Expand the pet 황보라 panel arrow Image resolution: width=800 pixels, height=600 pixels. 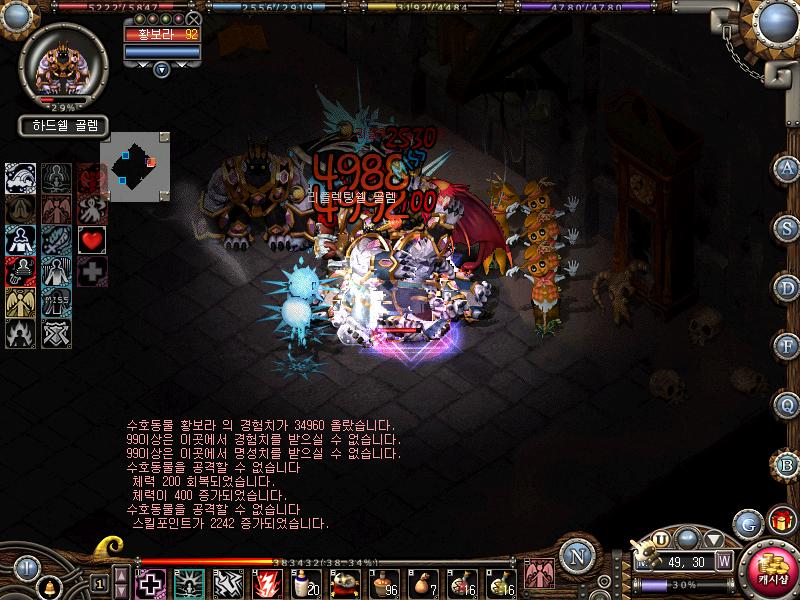click(x=161, y=68)
